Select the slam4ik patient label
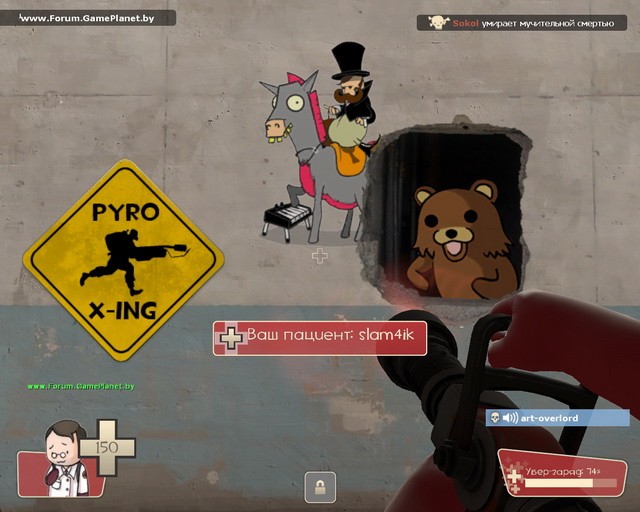The image size is (640, 512). point(320,338)
